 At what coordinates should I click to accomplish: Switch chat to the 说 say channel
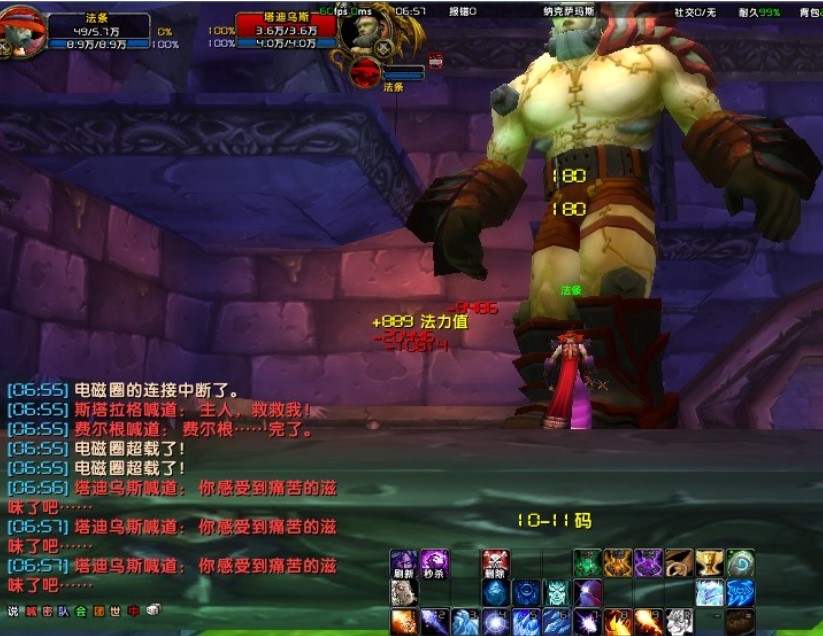pyautogui.click(x=13, y=611)
